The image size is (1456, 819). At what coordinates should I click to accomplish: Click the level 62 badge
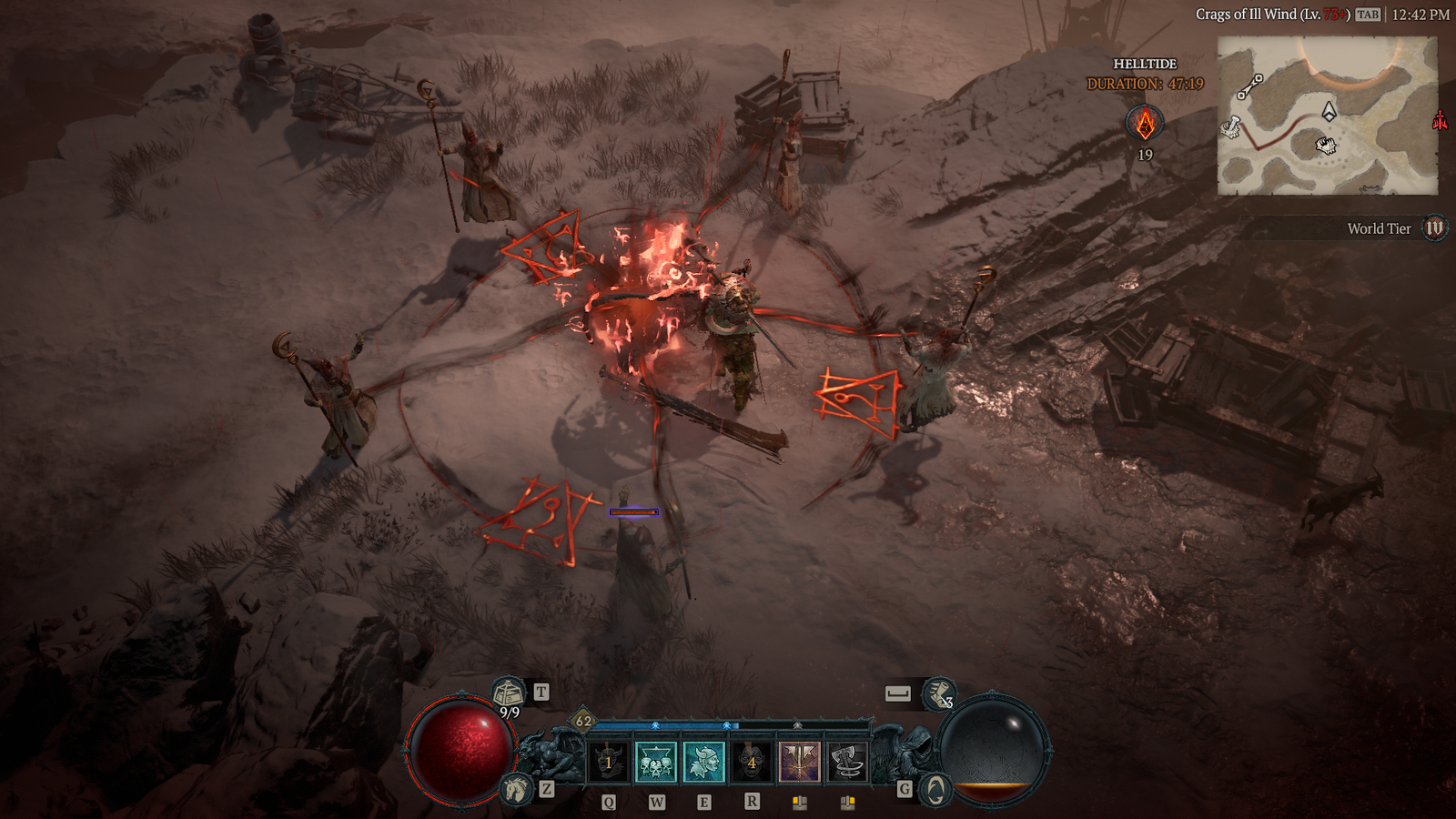click(583, 722)
